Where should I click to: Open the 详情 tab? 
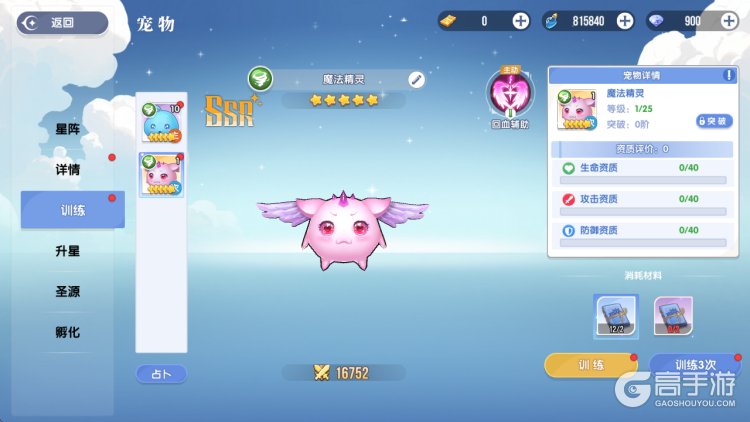(x=68, y=169)
